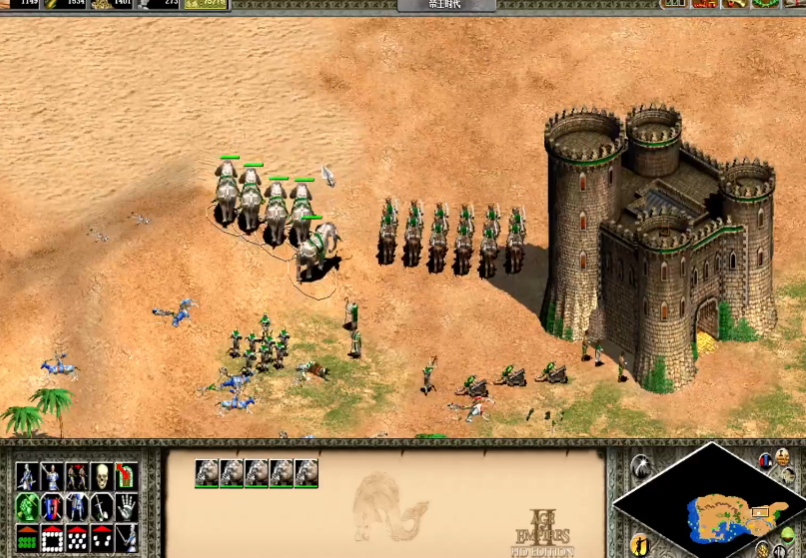Select the first elephant portrait in selection panel

click(207, 473)
